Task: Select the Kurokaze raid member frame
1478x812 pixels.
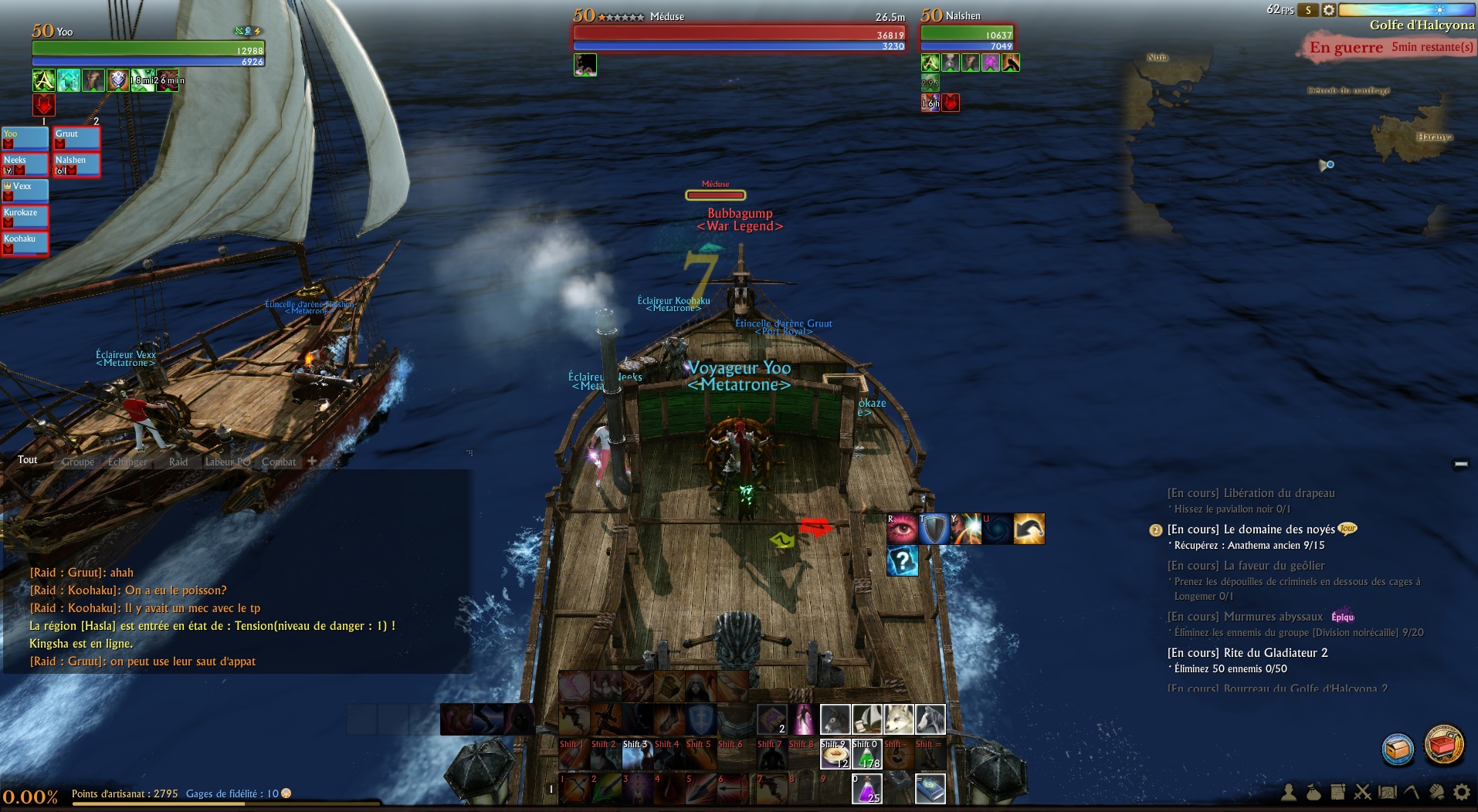Action: click(x=25, y=217)
